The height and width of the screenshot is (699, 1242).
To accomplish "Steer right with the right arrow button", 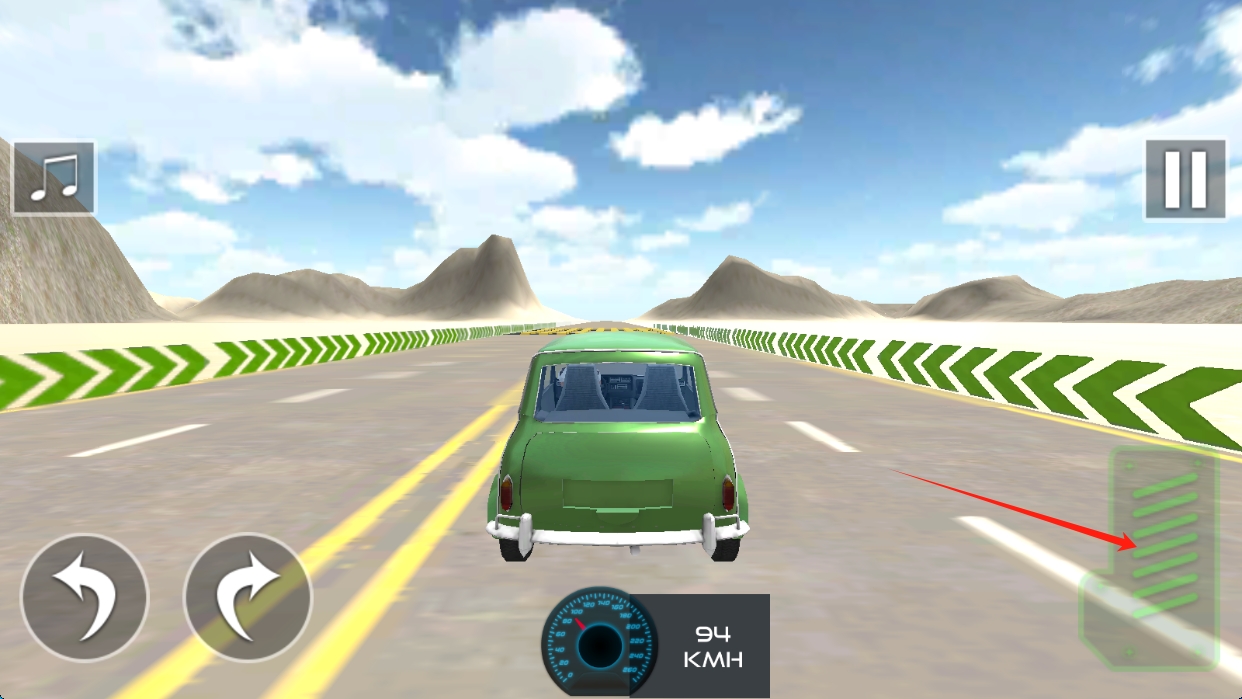I will [x=248, y=598].
